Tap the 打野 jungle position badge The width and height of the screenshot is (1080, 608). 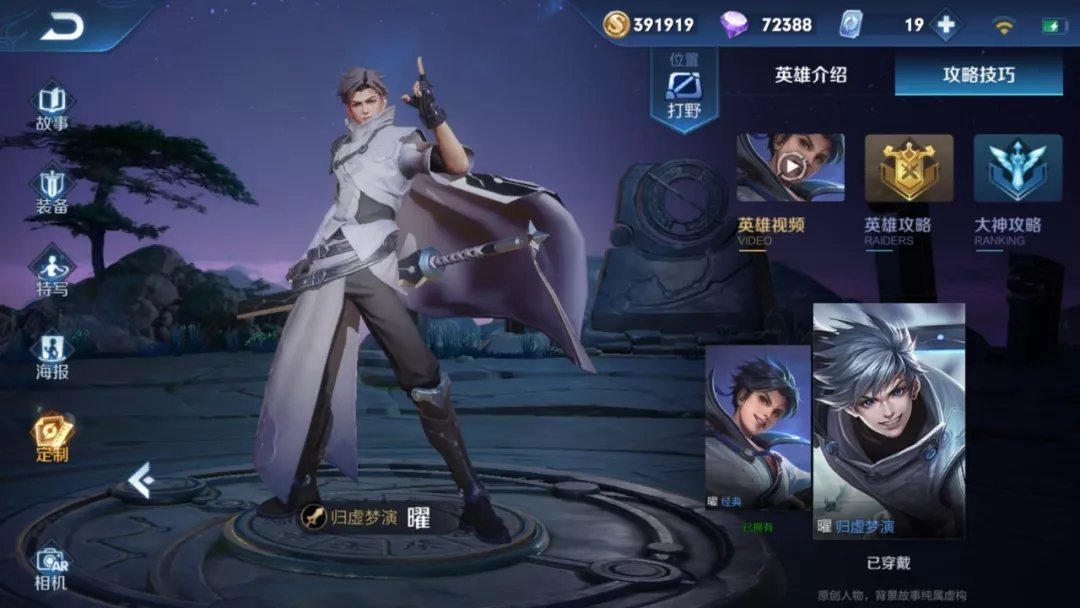click(x=684, y=90)
